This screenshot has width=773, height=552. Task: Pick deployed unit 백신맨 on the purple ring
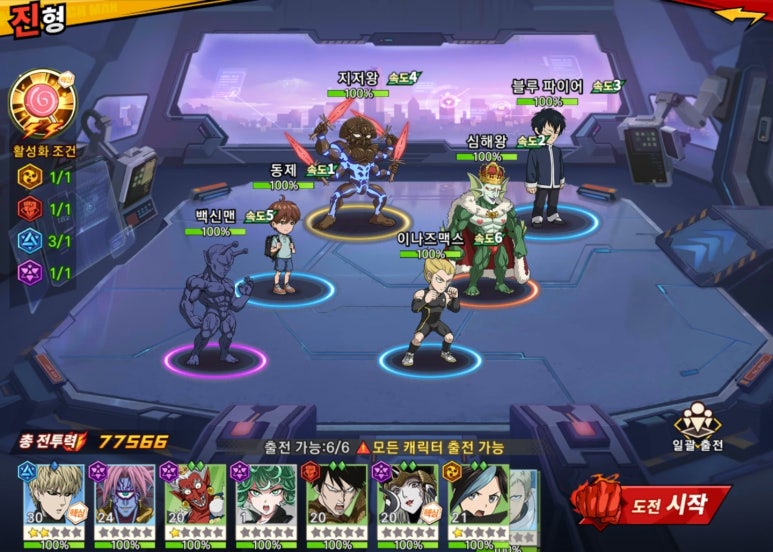coord(211,305)
